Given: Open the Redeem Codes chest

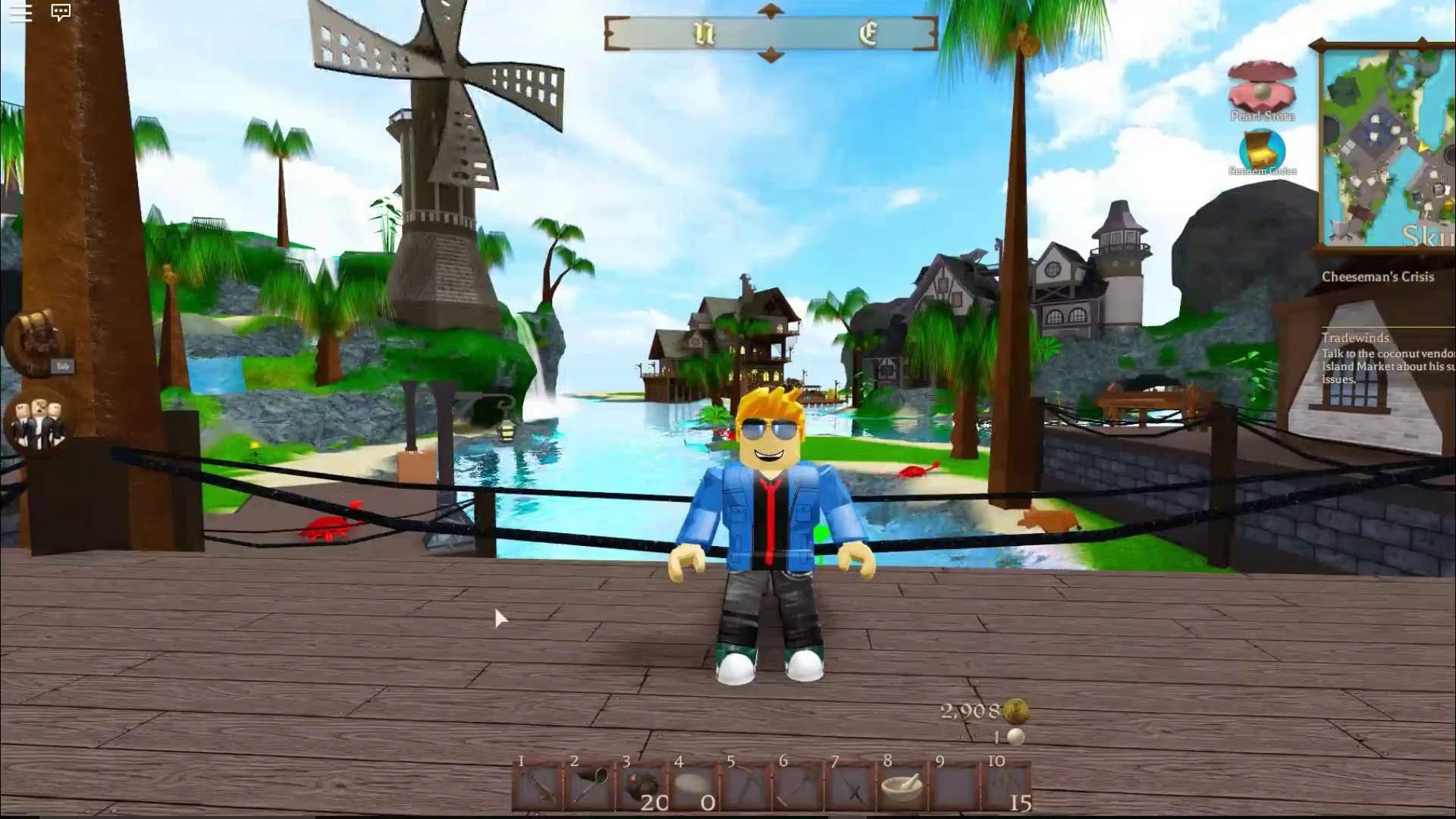Looking at the screenshot, I should (x=1262, y=152).
